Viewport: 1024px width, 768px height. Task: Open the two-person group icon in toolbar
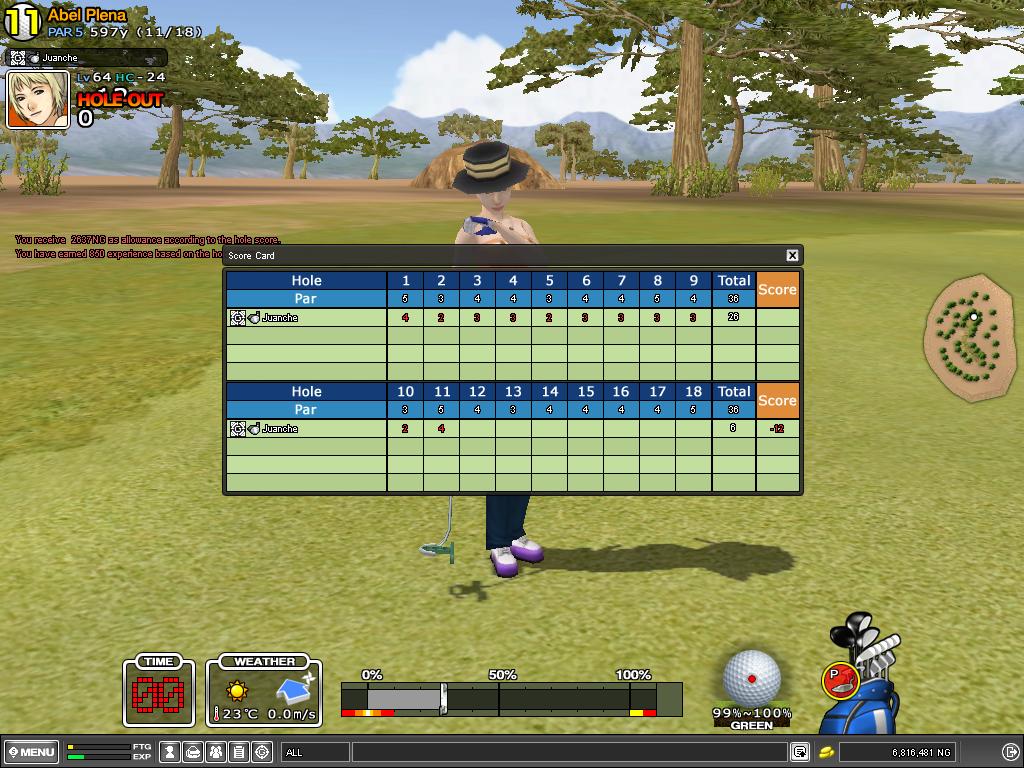tap(216, 752)
